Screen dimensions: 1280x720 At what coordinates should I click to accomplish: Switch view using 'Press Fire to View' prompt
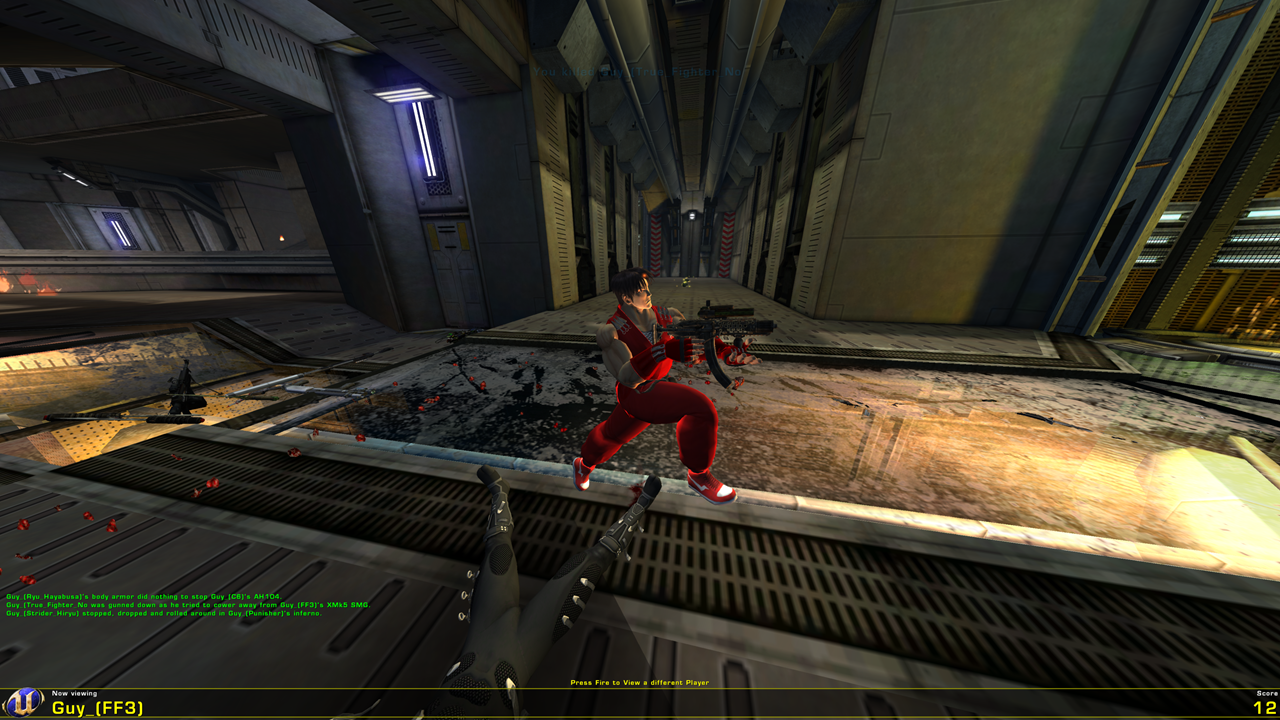(638, 681)
